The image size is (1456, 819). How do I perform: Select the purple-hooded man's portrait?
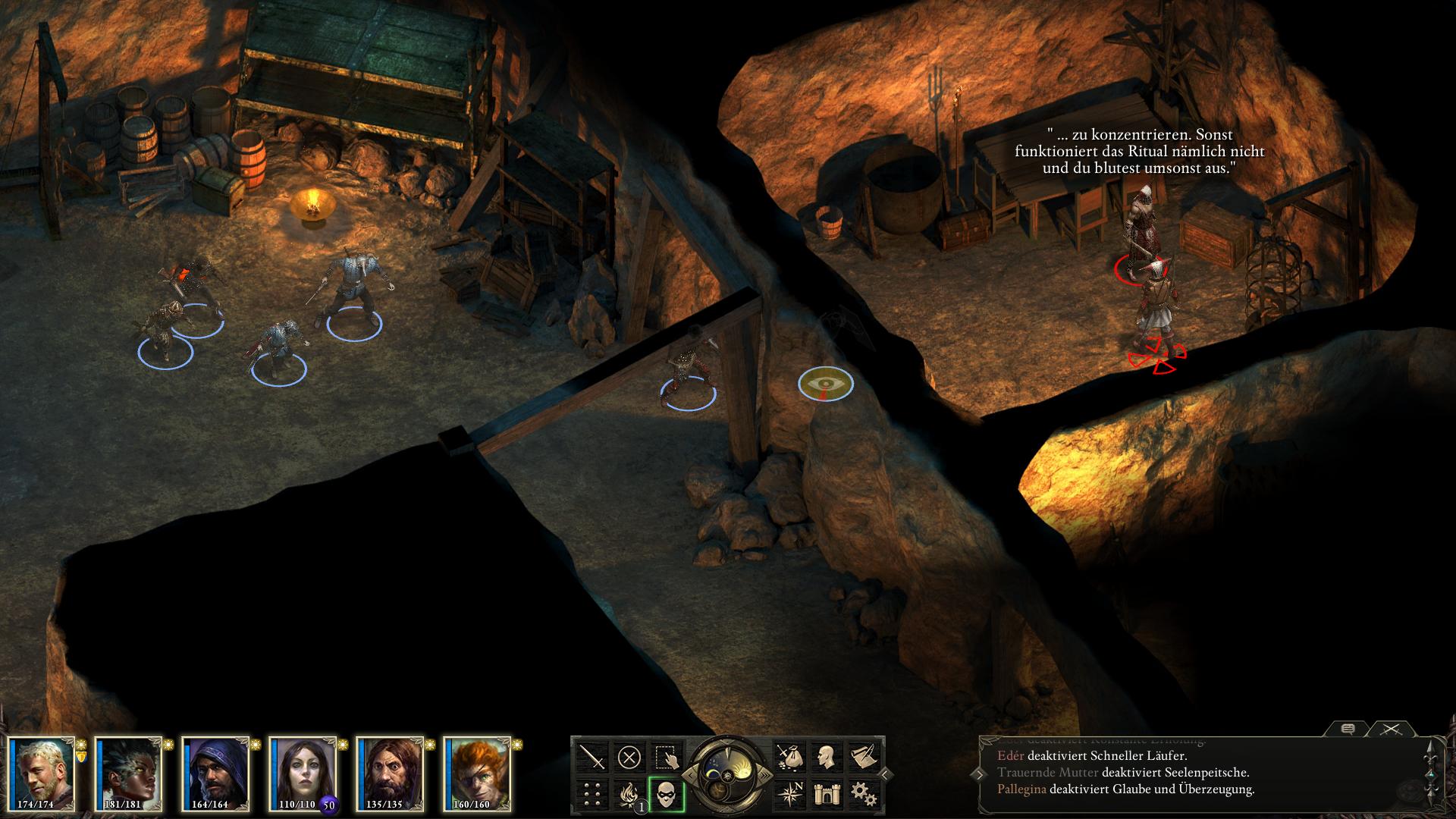pyautogui.click(x=216, y=772)
